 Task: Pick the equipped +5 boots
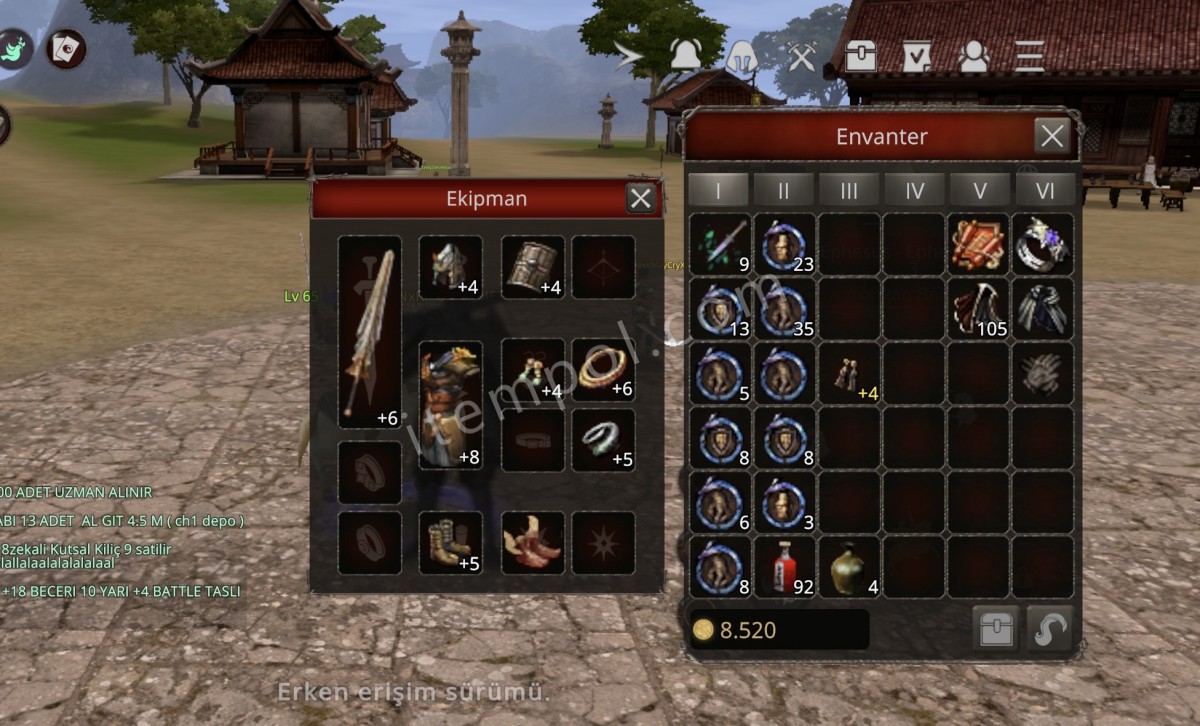point(450,543)
